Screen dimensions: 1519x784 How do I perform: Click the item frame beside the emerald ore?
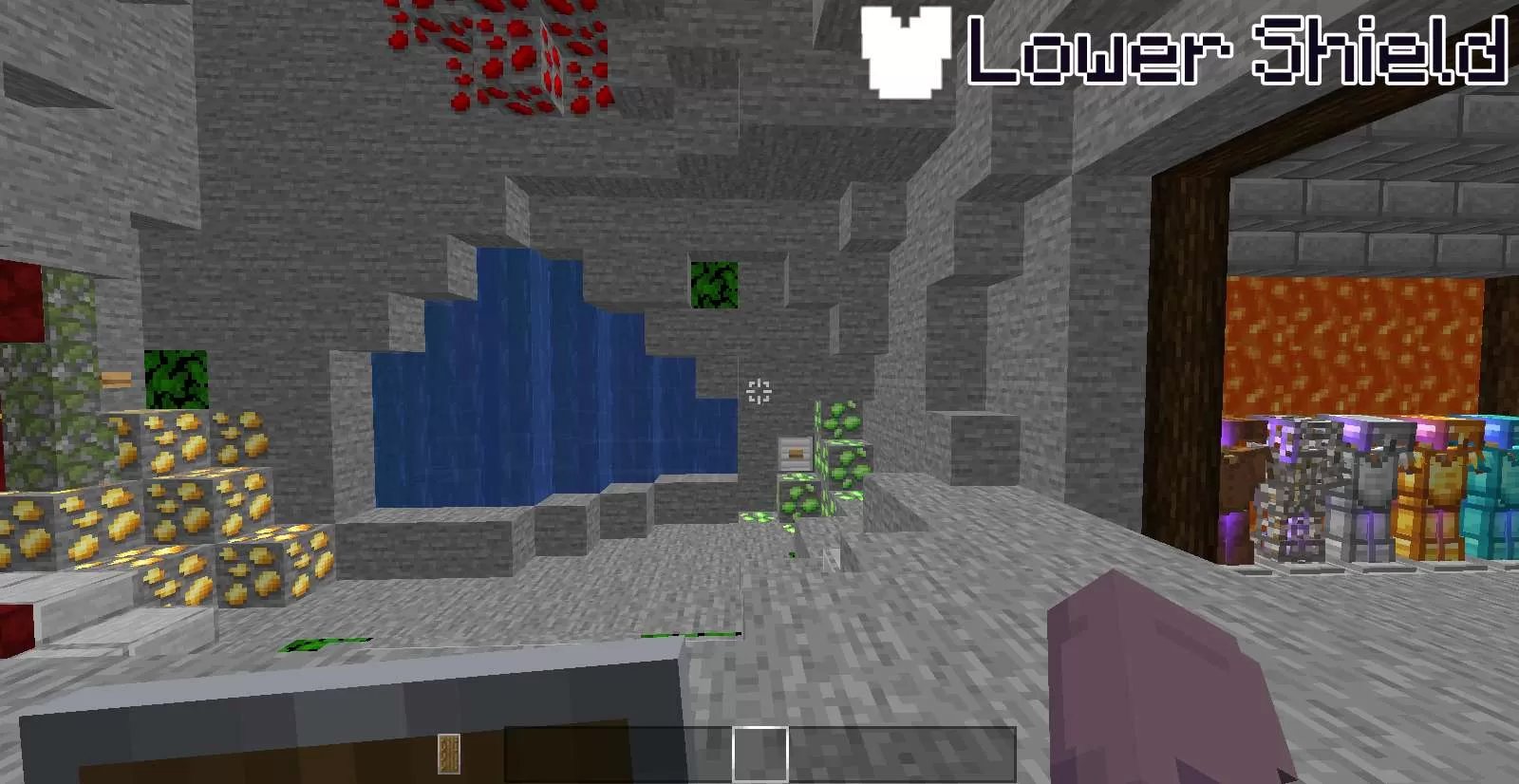coord(794,452)
